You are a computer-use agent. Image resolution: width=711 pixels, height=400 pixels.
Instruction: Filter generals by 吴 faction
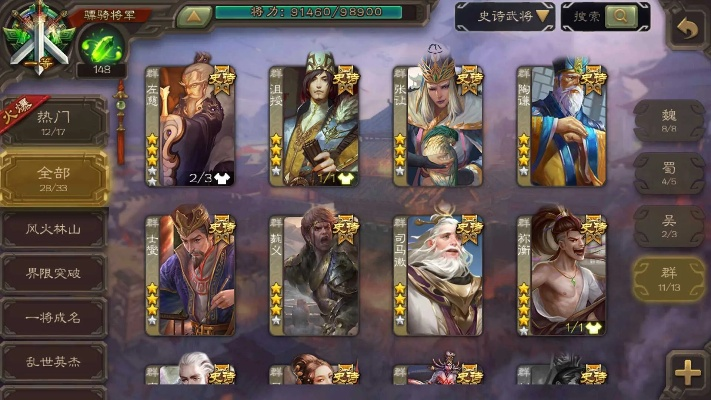pos(669,225)
